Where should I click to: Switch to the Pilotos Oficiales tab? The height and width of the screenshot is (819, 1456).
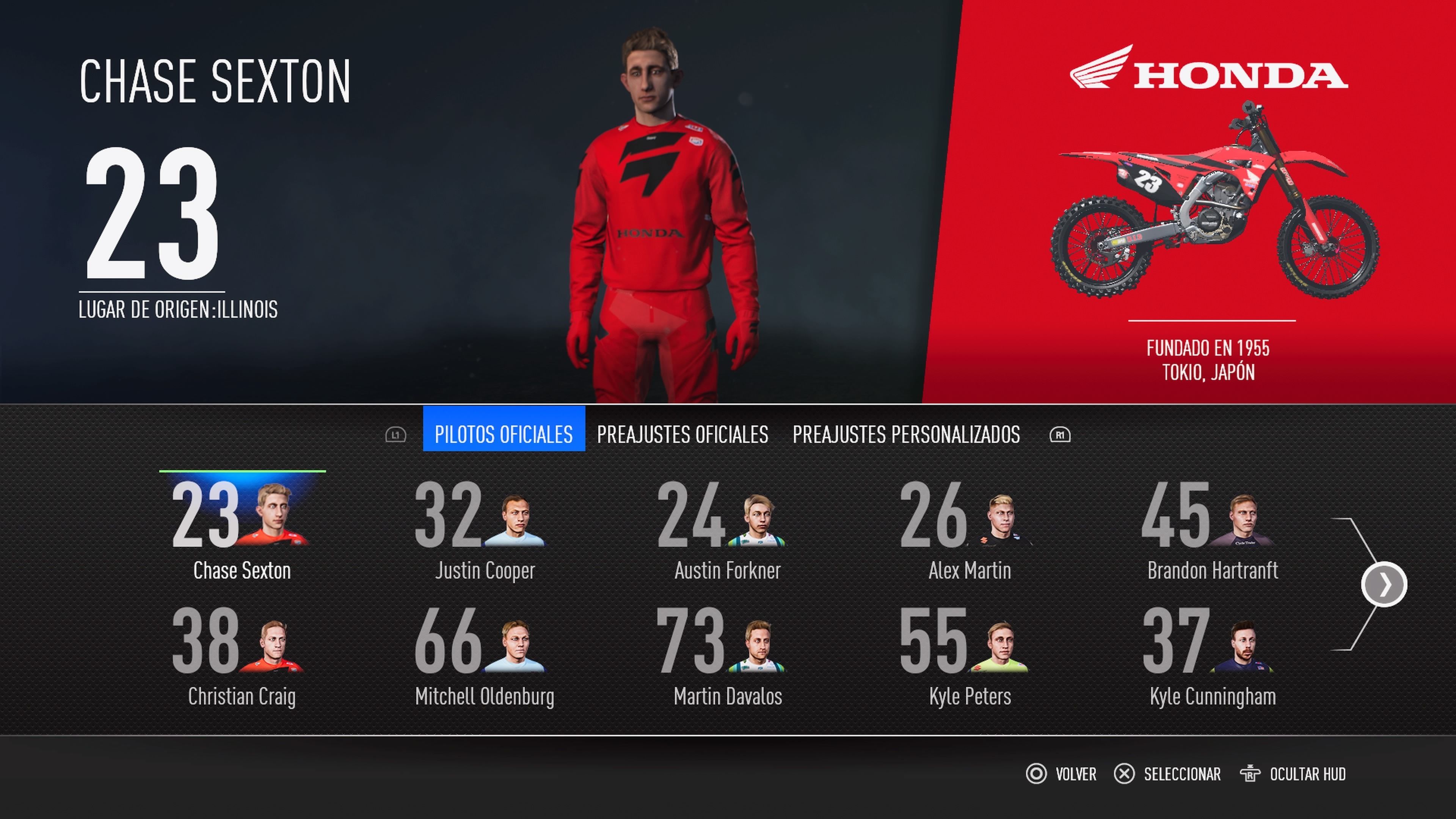504,434
